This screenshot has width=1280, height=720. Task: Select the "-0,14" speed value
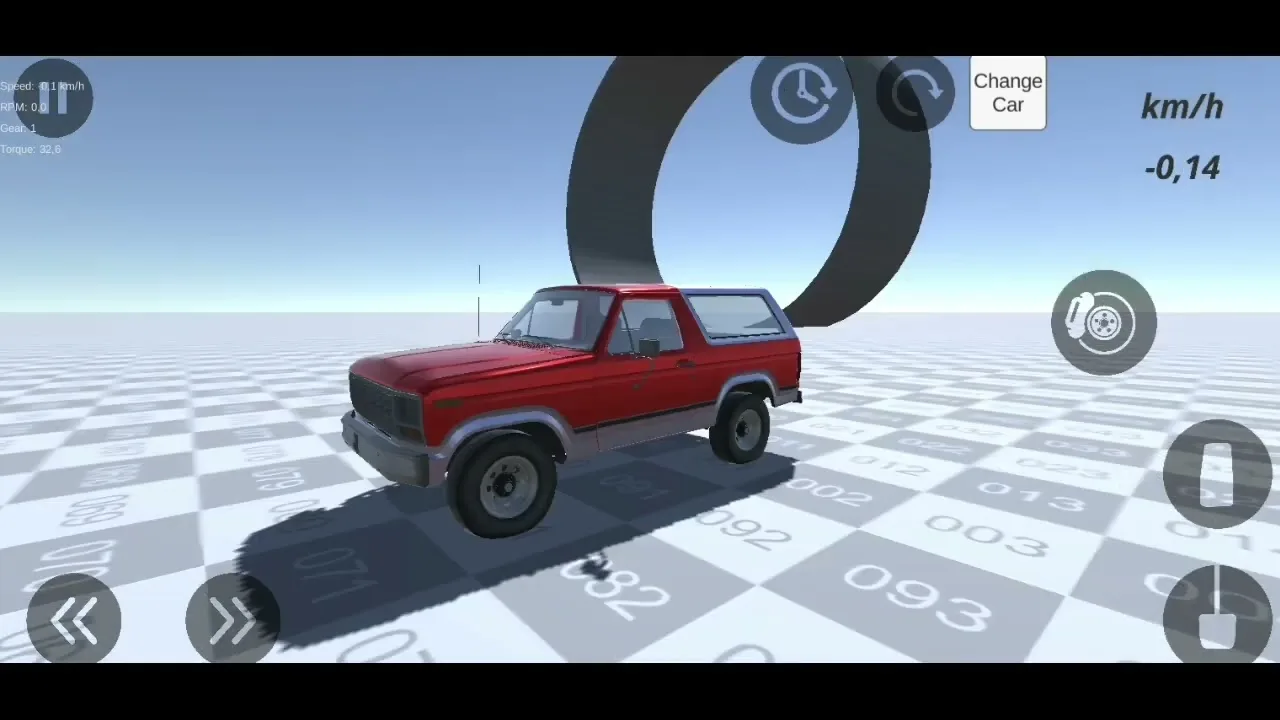1184,168
